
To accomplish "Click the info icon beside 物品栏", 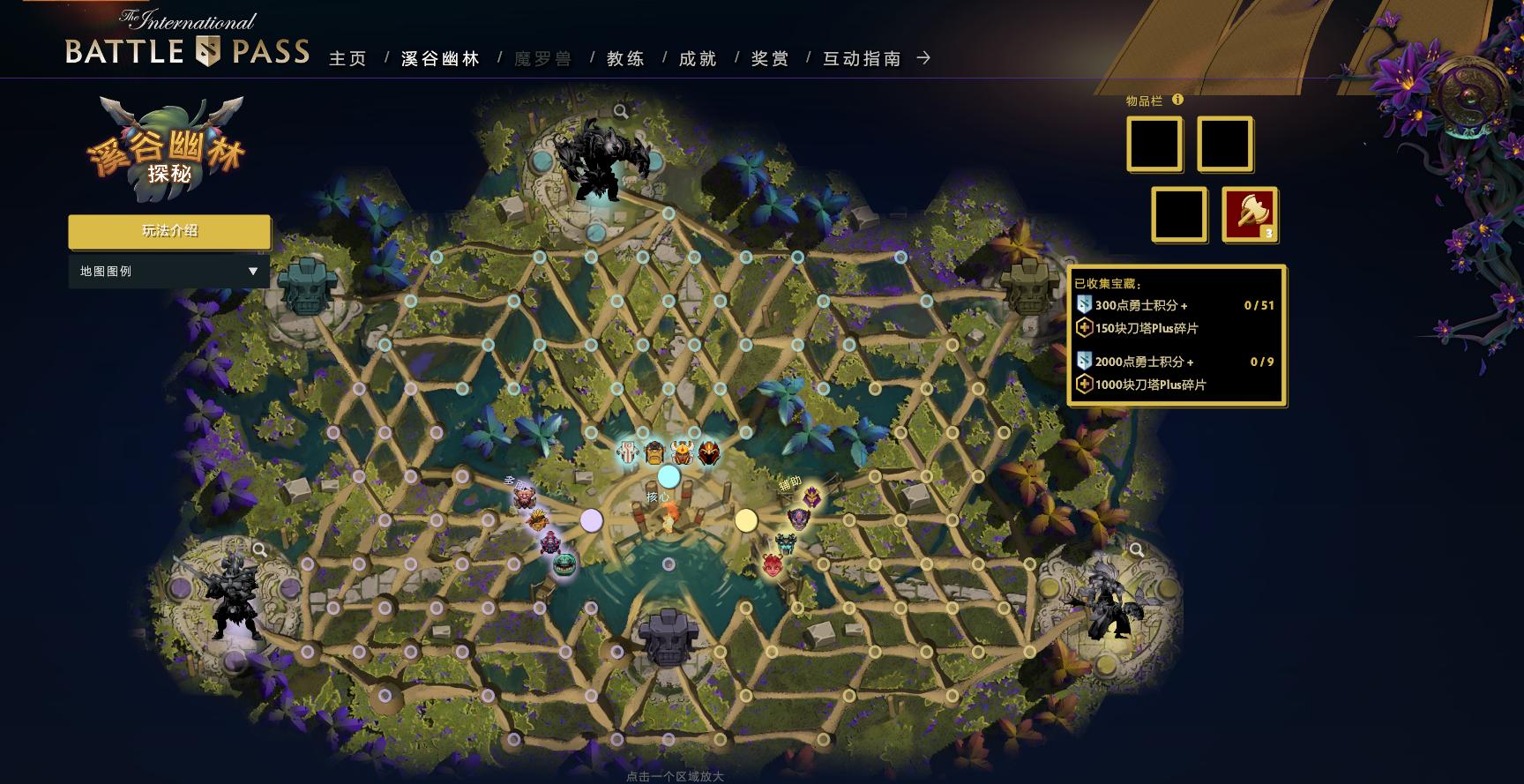I will [x=1177, y=101].
